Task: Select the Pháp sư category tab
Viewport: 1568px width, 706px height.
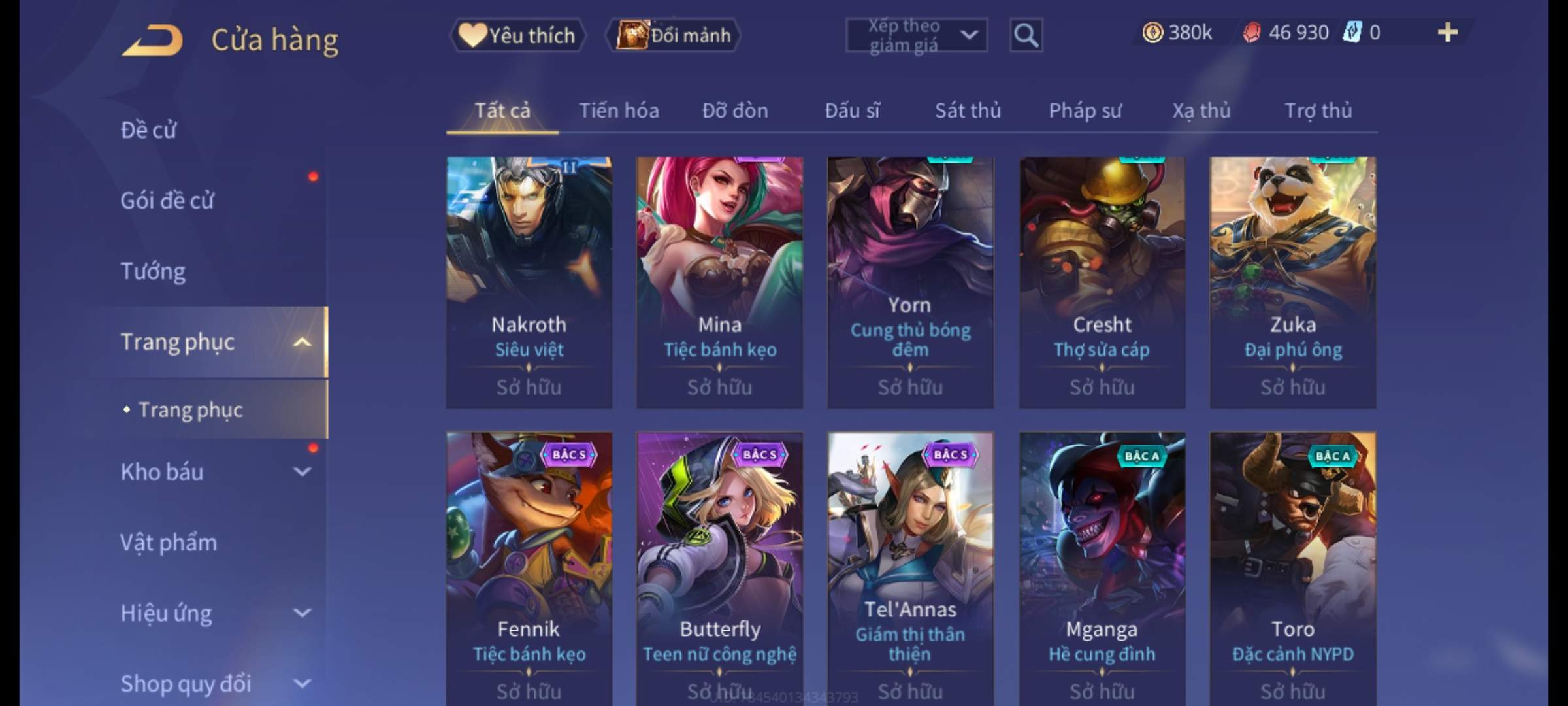Action: 1085,110
